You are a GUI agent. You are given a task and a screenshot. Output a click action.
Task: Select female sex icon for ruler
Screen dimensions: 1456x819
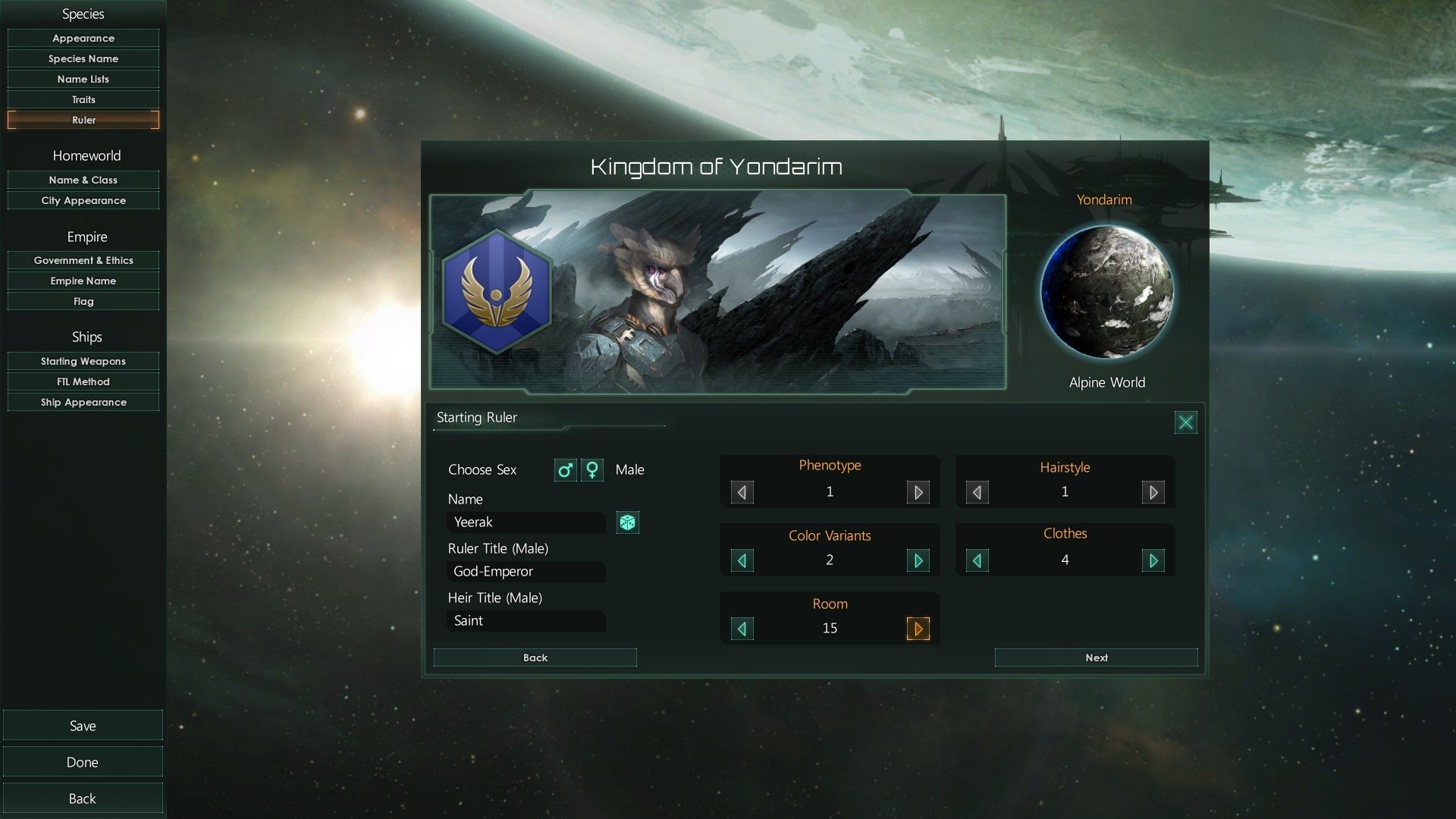[592, 470]
